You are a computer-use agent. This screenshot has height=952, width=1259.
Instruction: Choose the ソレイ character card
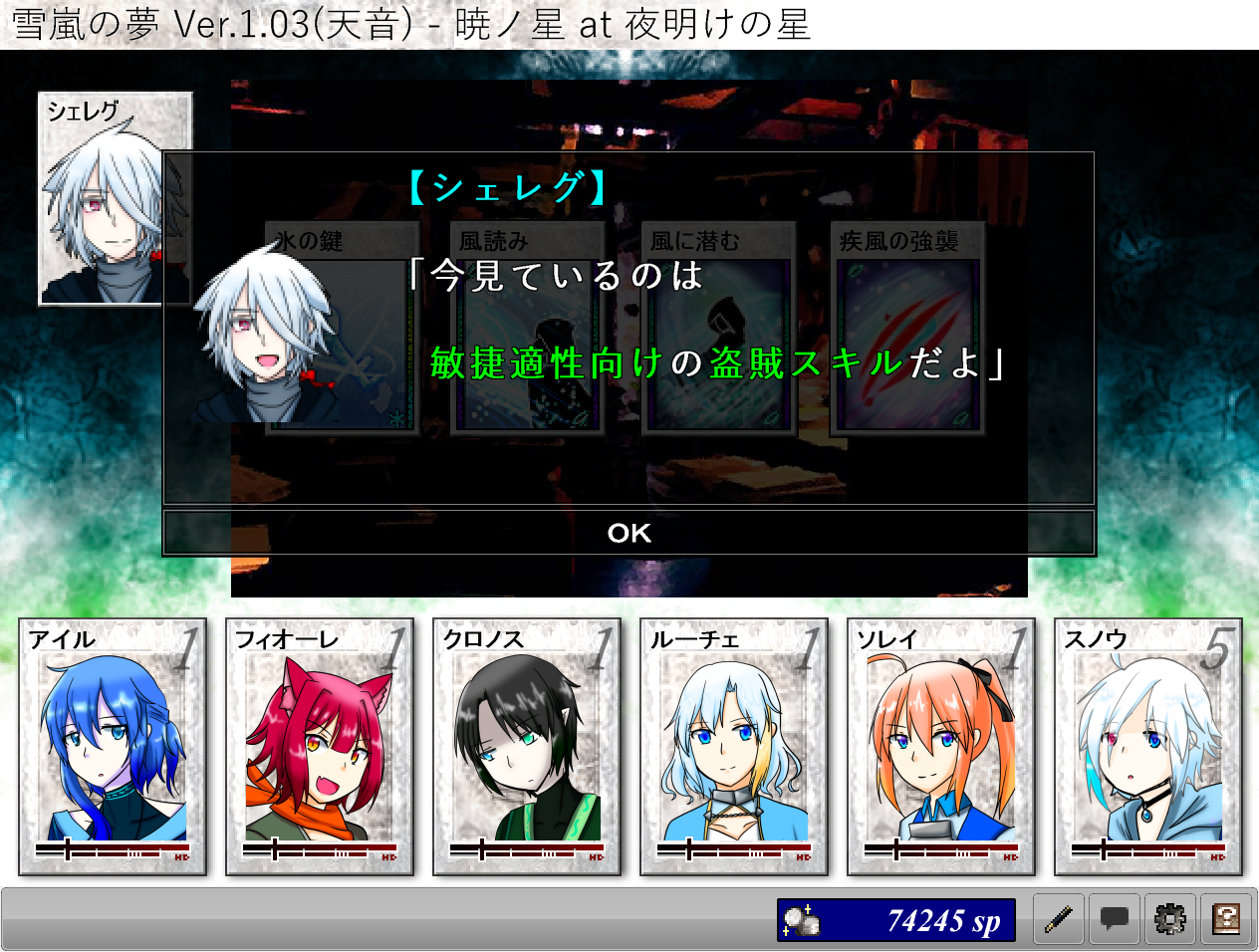[941, 747]
